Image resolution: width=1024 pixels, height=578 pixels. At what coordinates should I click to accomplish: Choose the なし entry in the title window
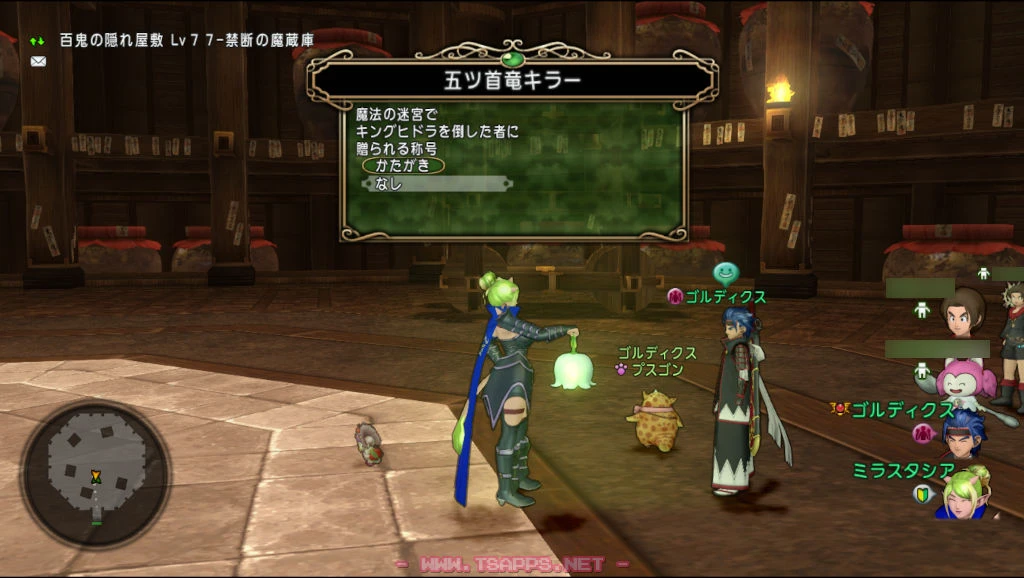pyautogui.click(x=436, y=184)
